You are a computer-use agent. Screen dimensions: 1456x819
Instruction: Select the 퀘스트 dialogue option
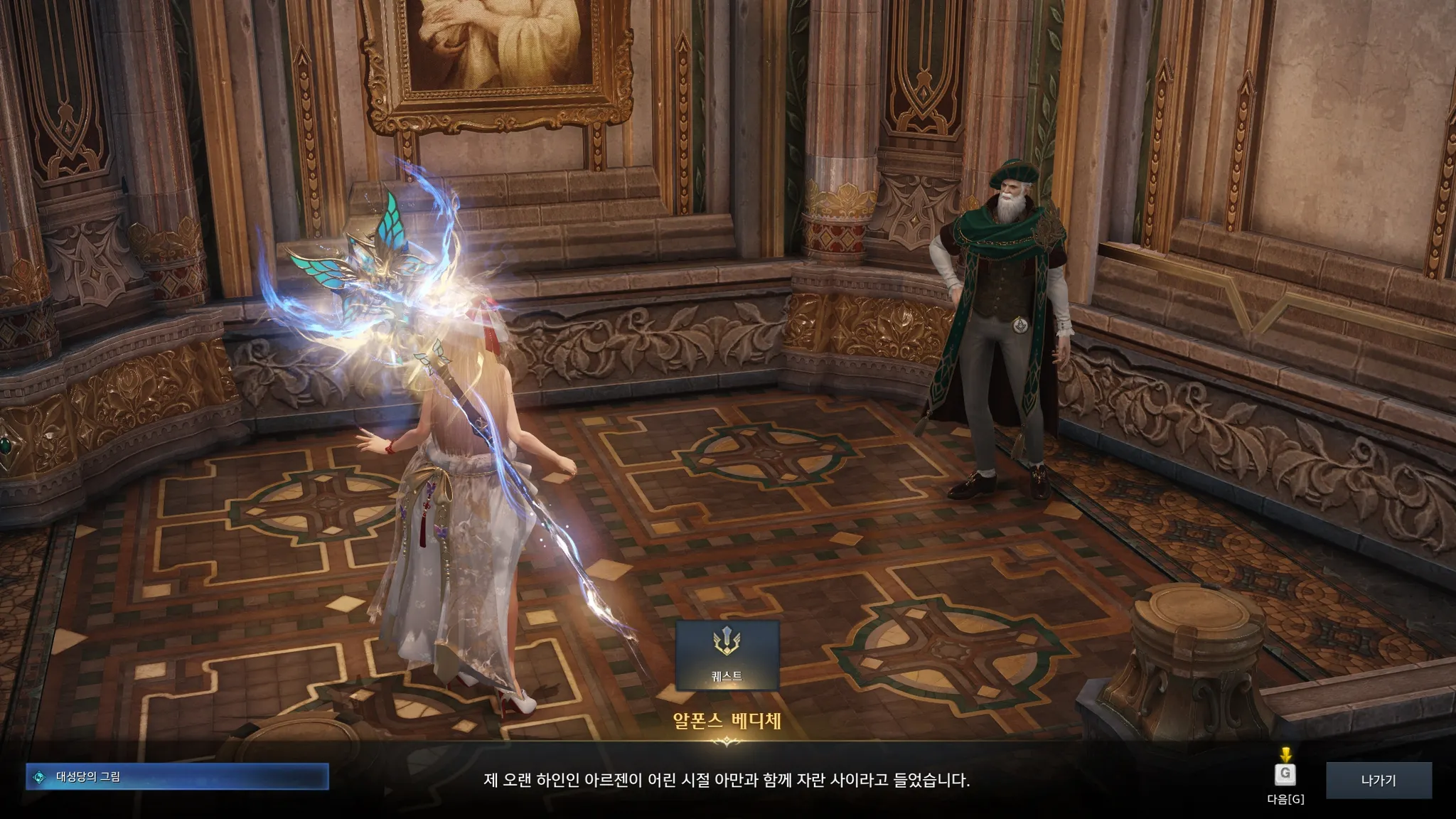pyautogui.click(x=727, y=655)
